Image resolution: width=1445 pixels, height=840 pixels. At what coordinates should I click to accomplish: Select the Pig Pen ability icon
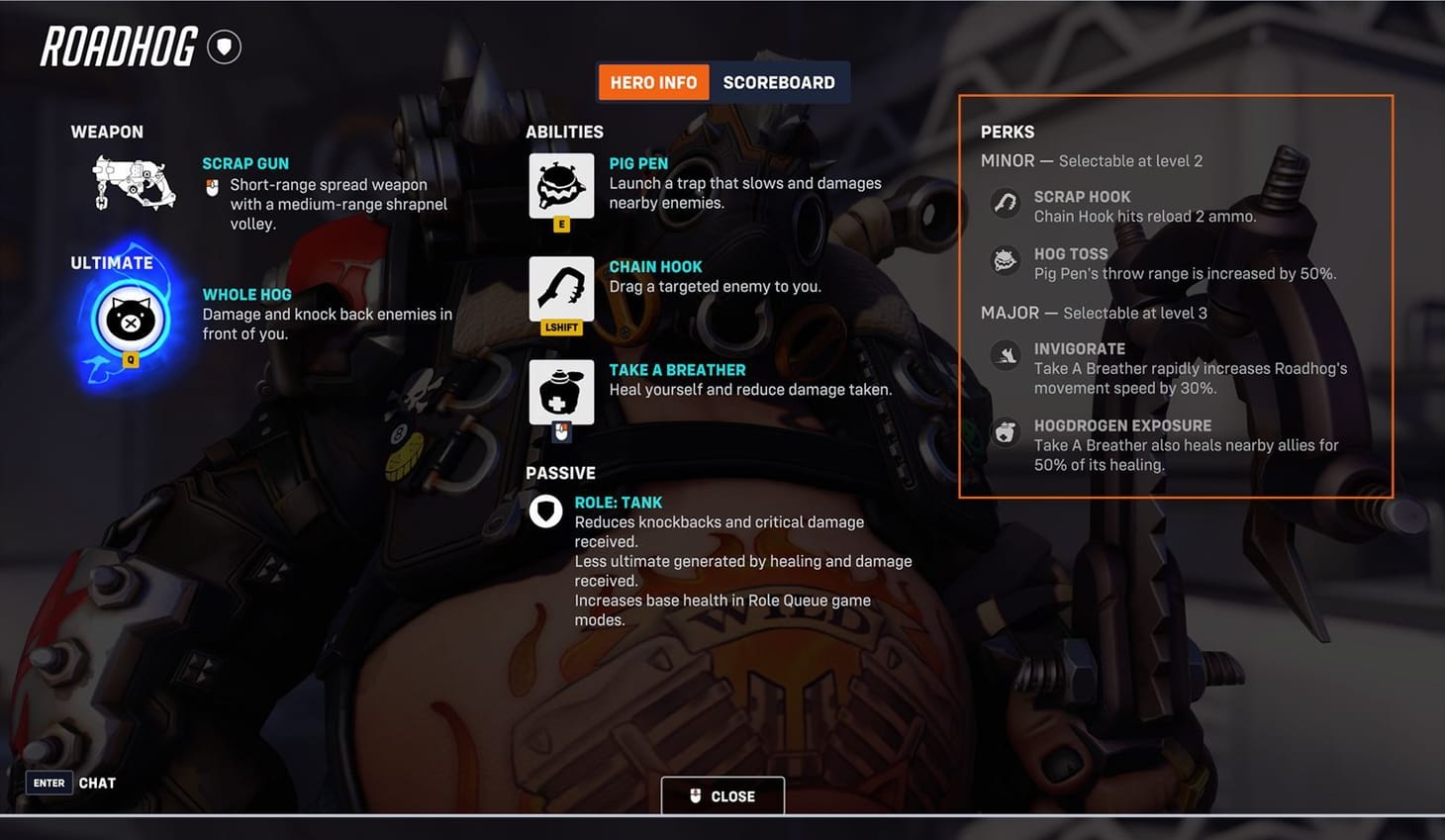pos(560,186)
